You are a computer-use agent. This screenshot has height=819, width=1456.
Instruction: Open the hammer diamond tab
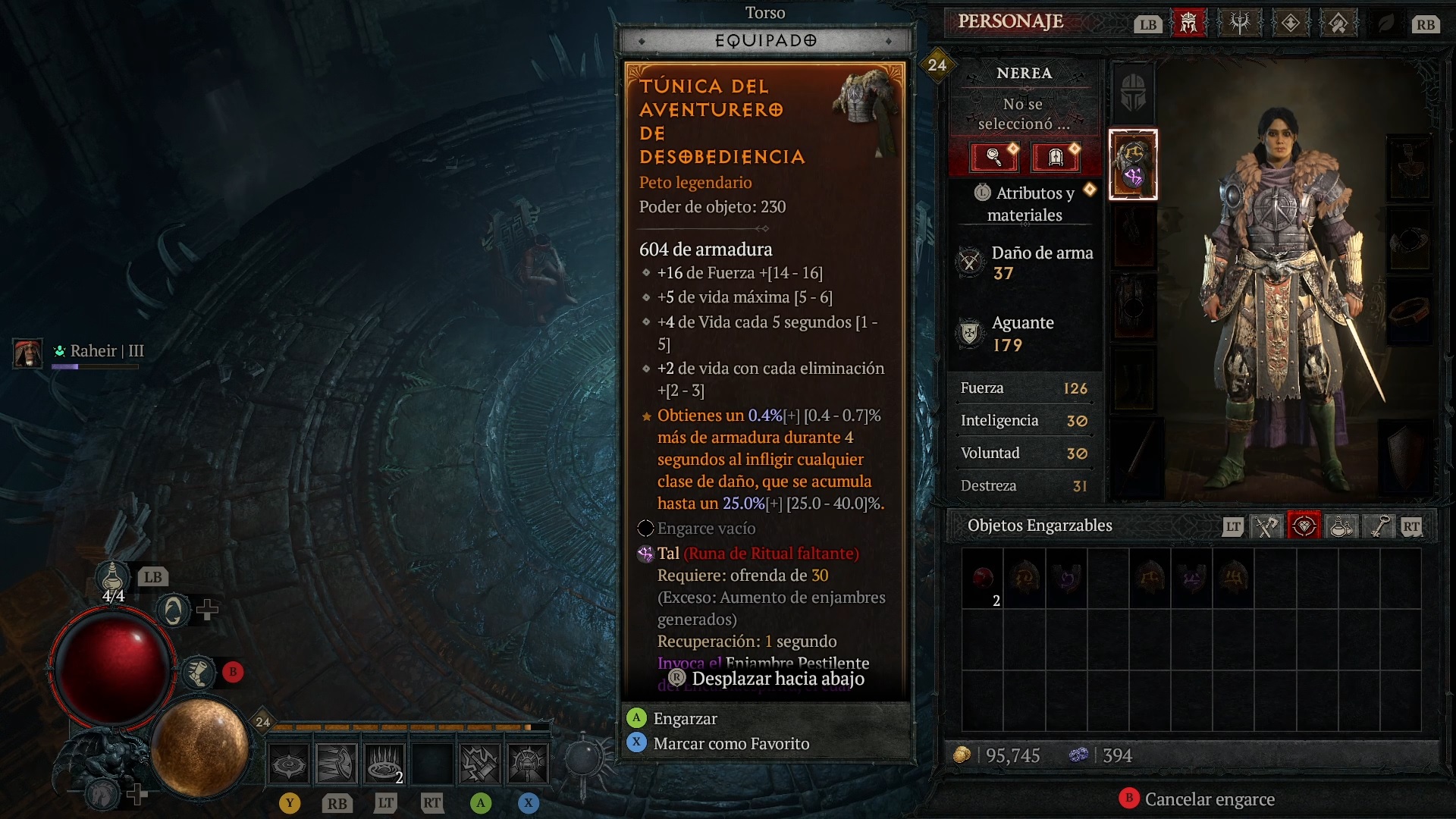[x=1338, y=24]
